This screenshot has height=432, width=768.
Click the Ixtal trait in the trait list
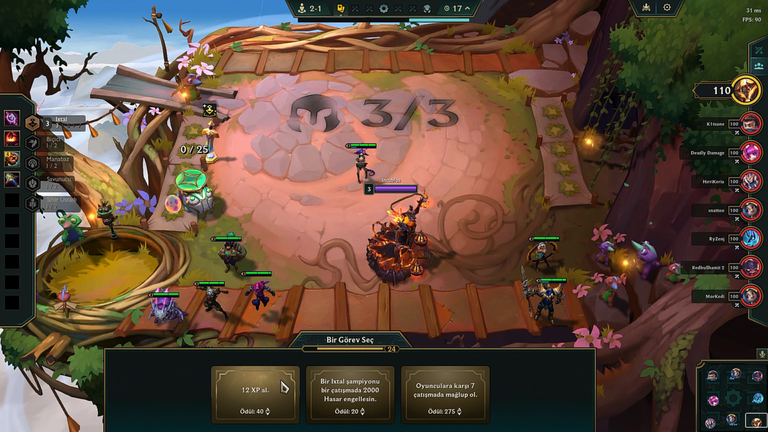pos(33,122)
